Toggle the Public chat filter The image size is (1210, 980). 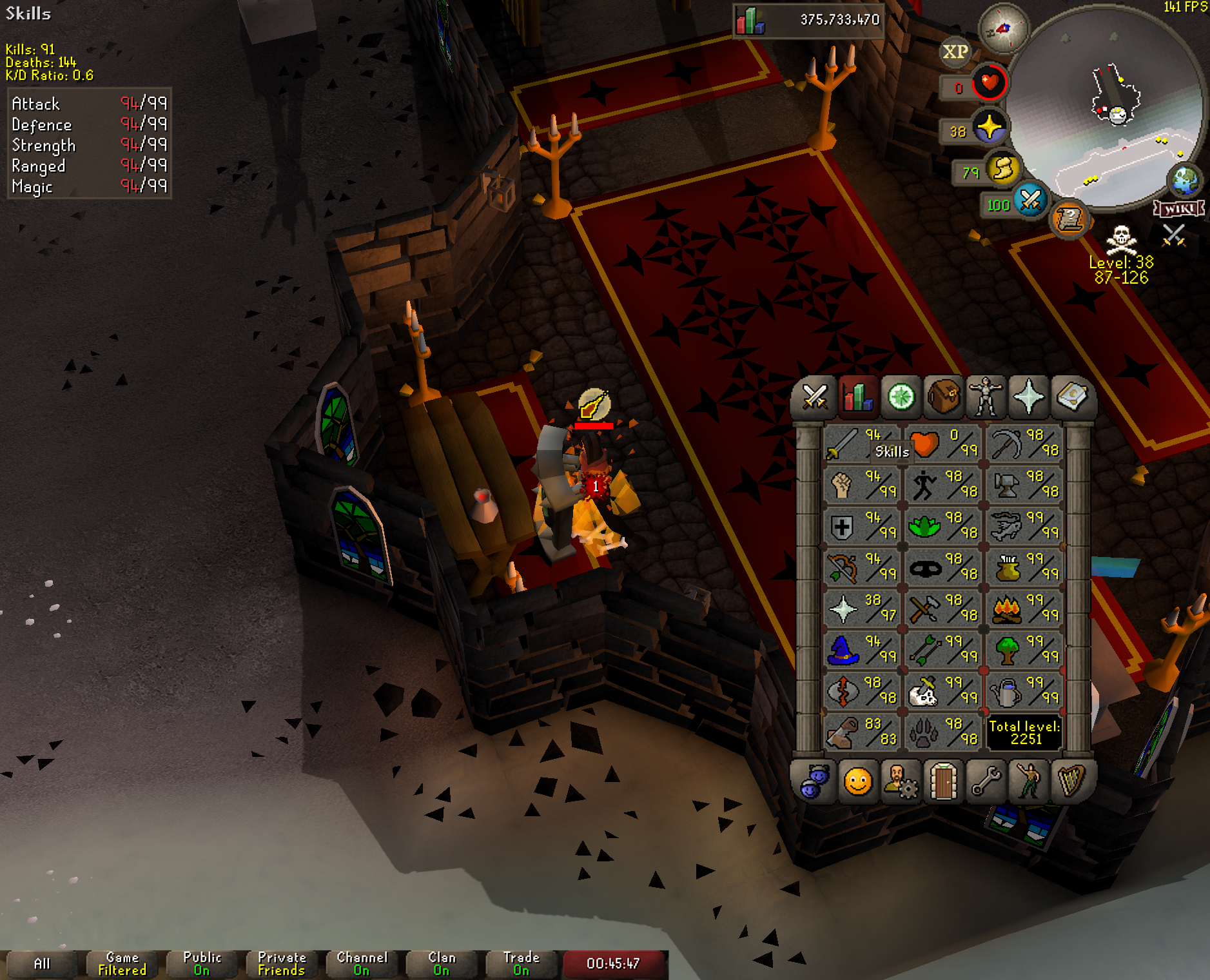[x=202, y=964]
